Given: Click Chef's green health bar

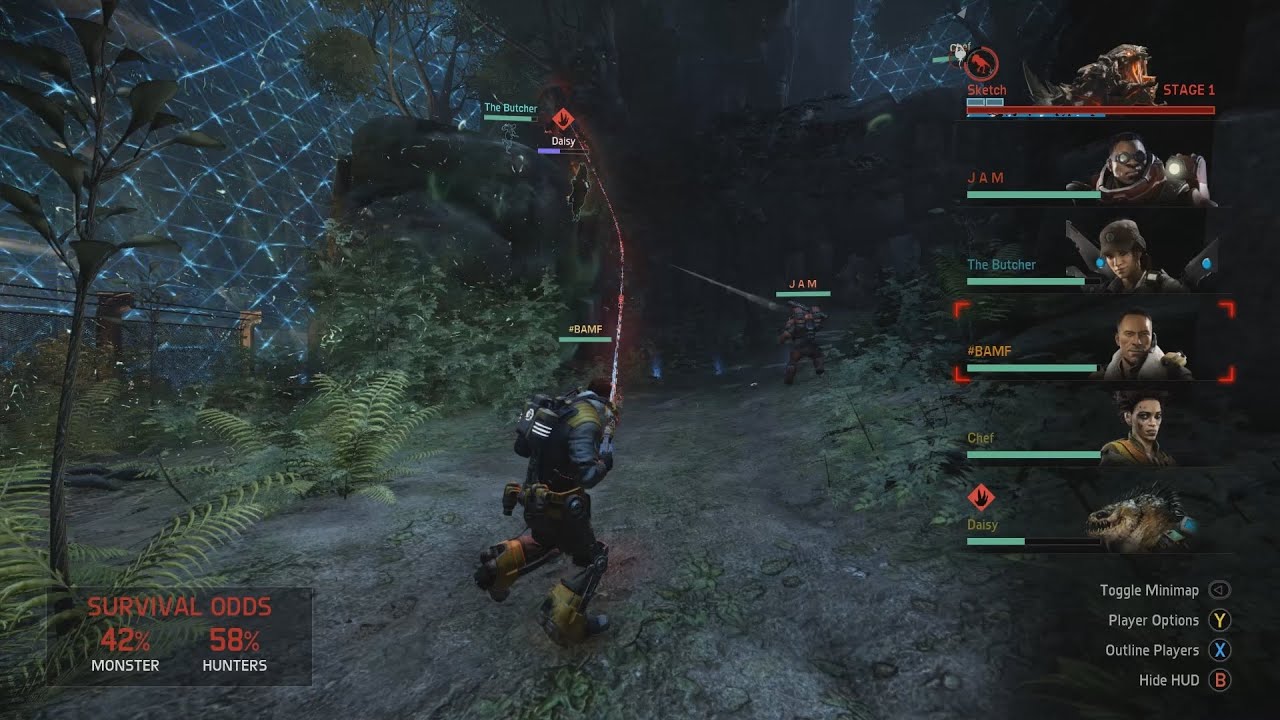Looking at the screenshot, I should (1035, 453).
